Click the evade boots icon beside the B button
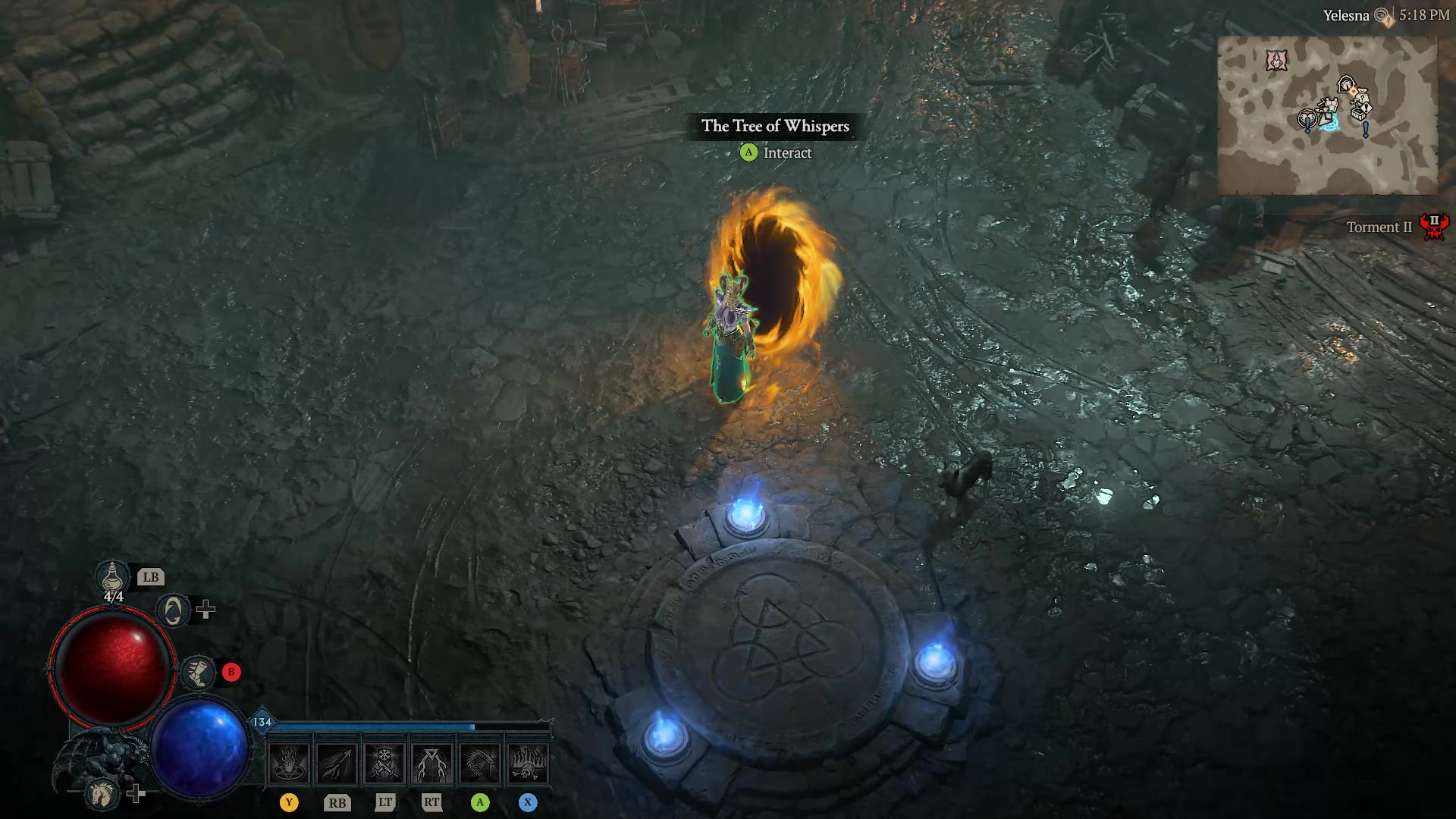The height and width of the screenshot is (819, 1456). pos(198,673)
